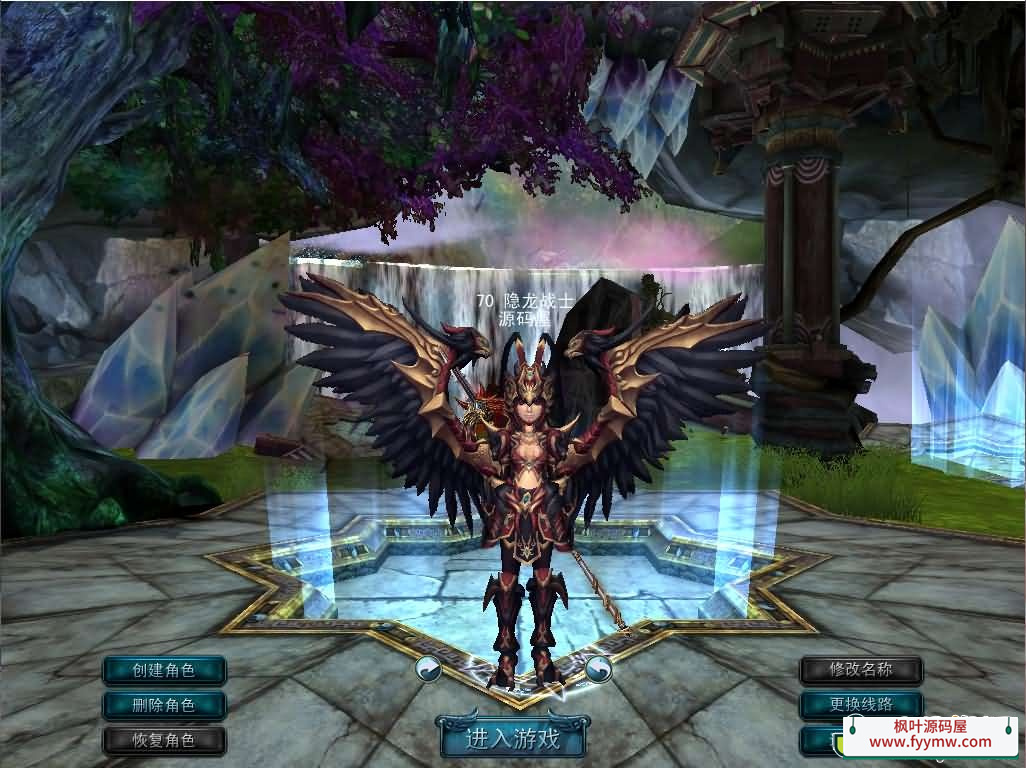Restore a character with 恢复角色
The width and height of the screenshot is (1026, 768).
tap(164, 741)
